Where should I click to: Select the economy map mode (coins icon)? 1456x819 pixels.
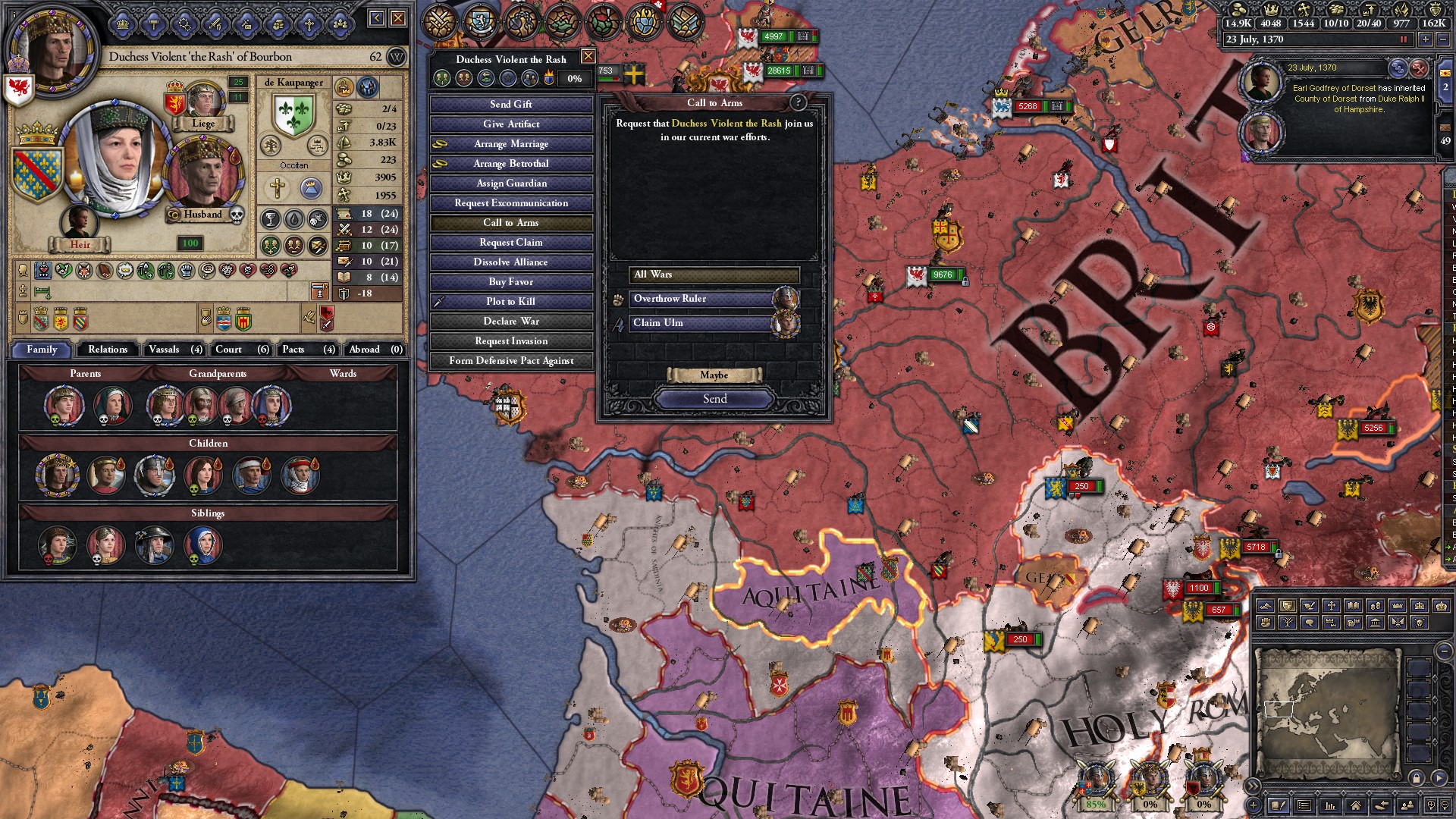coord(1376,606)
